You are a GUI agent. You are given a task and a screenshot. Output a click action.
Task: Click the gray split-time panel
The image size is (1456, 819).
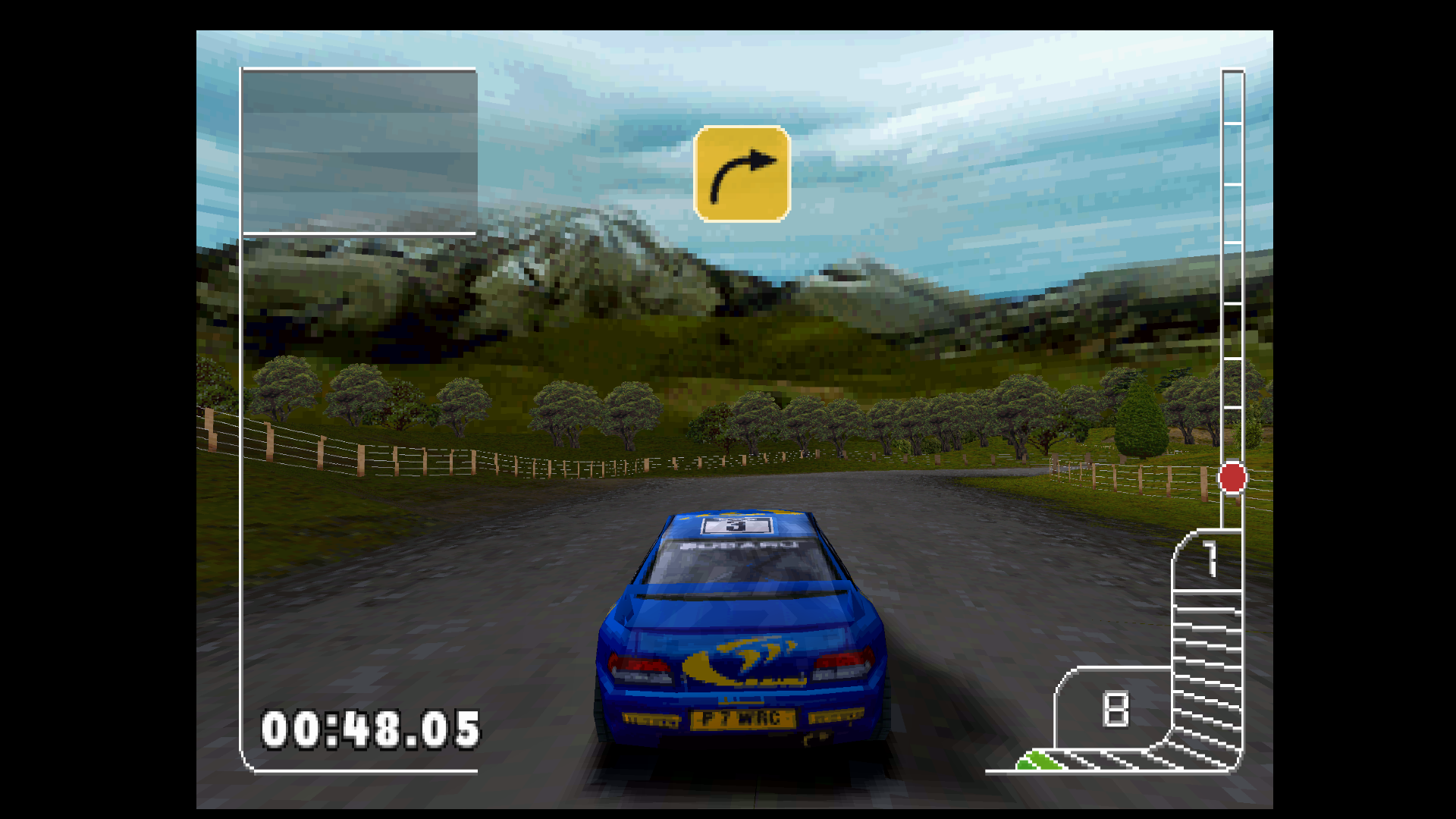[359, 151]
